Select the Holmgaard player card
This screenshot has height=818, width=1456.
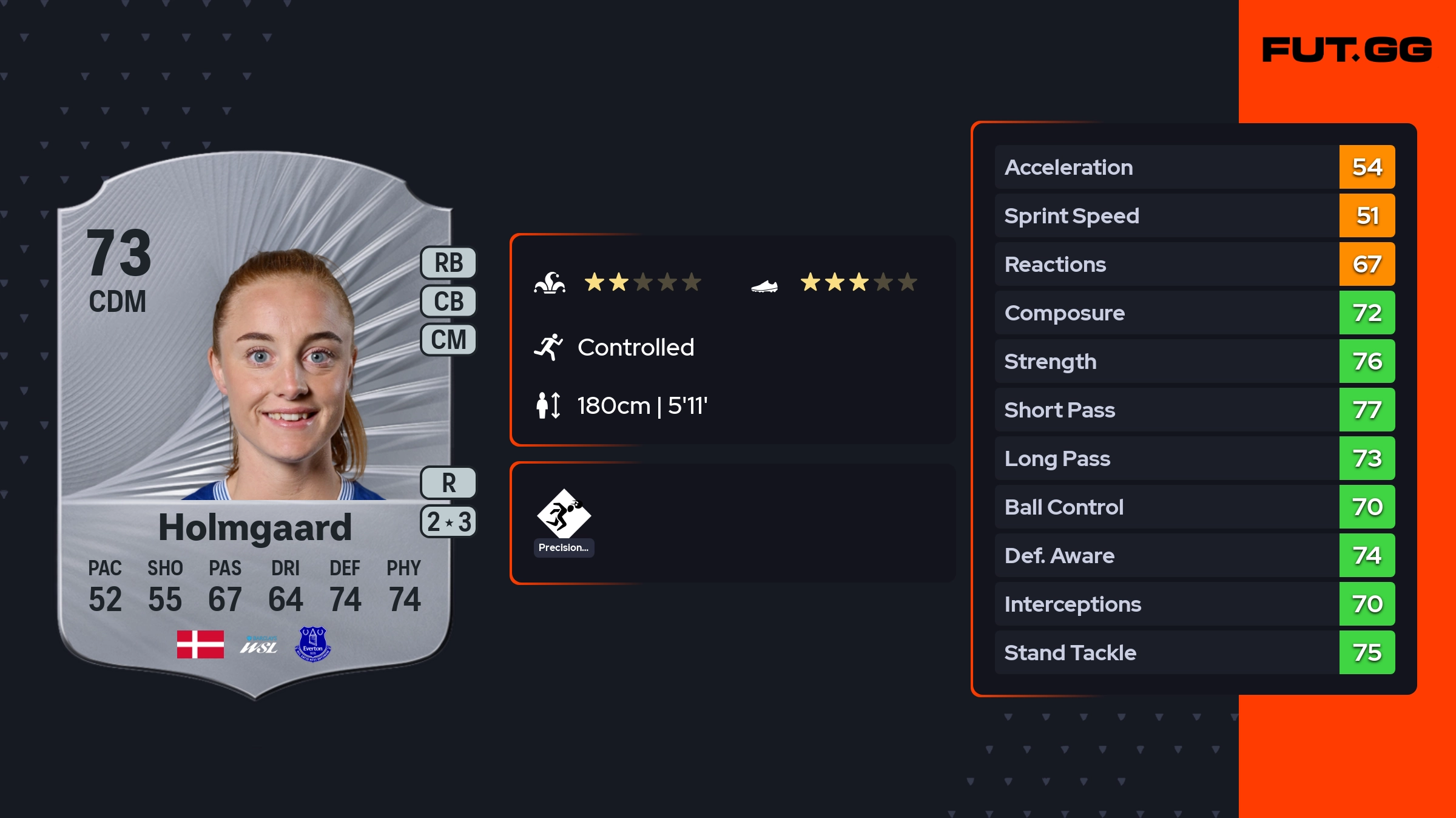pyautogui.click(x=255, y=425)
